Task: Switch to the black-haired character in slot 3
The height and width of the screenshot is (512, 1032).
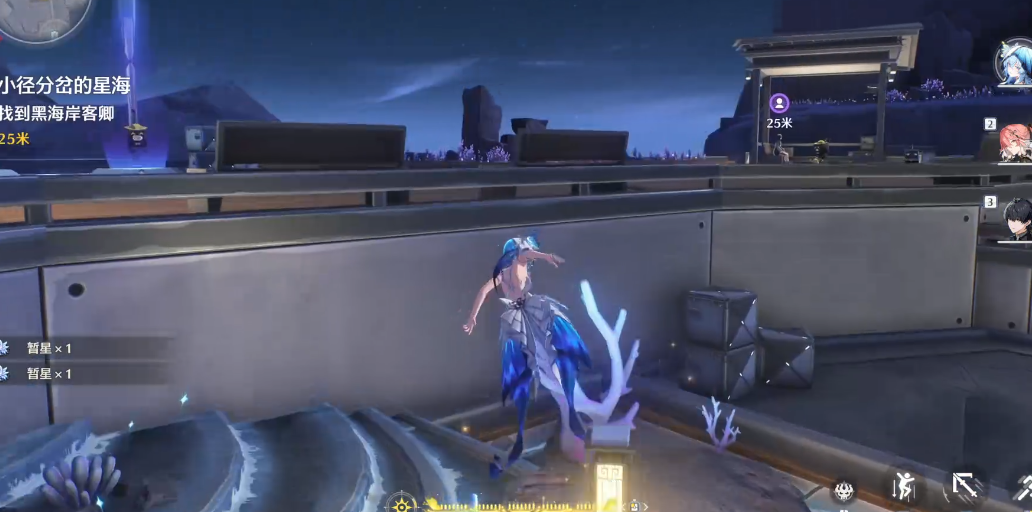Action: coord(1017,218)
